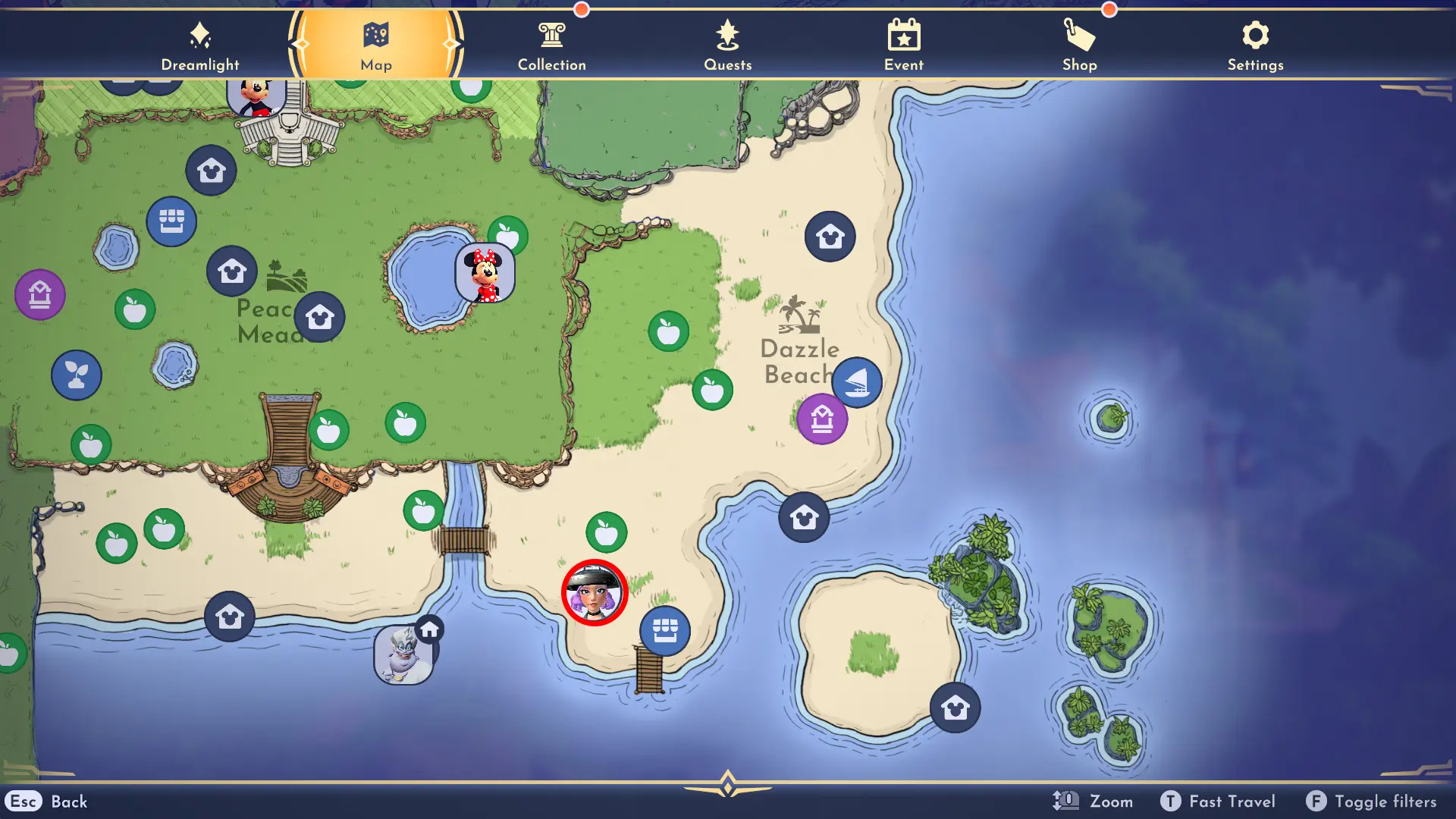Switch to the Collection tab

coord(551,44)
